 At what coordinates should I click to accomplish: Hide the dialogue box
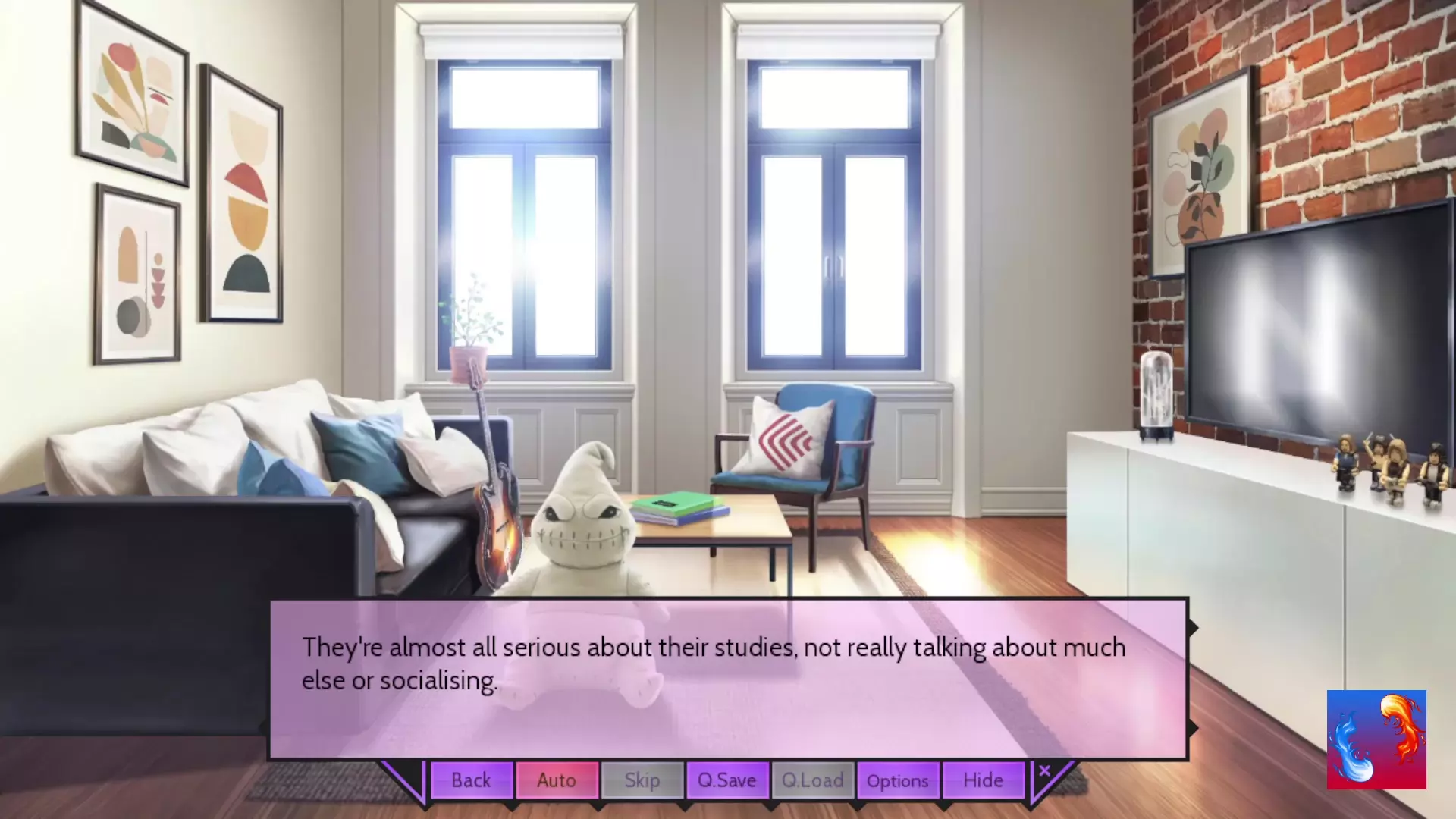click(983, 780)
